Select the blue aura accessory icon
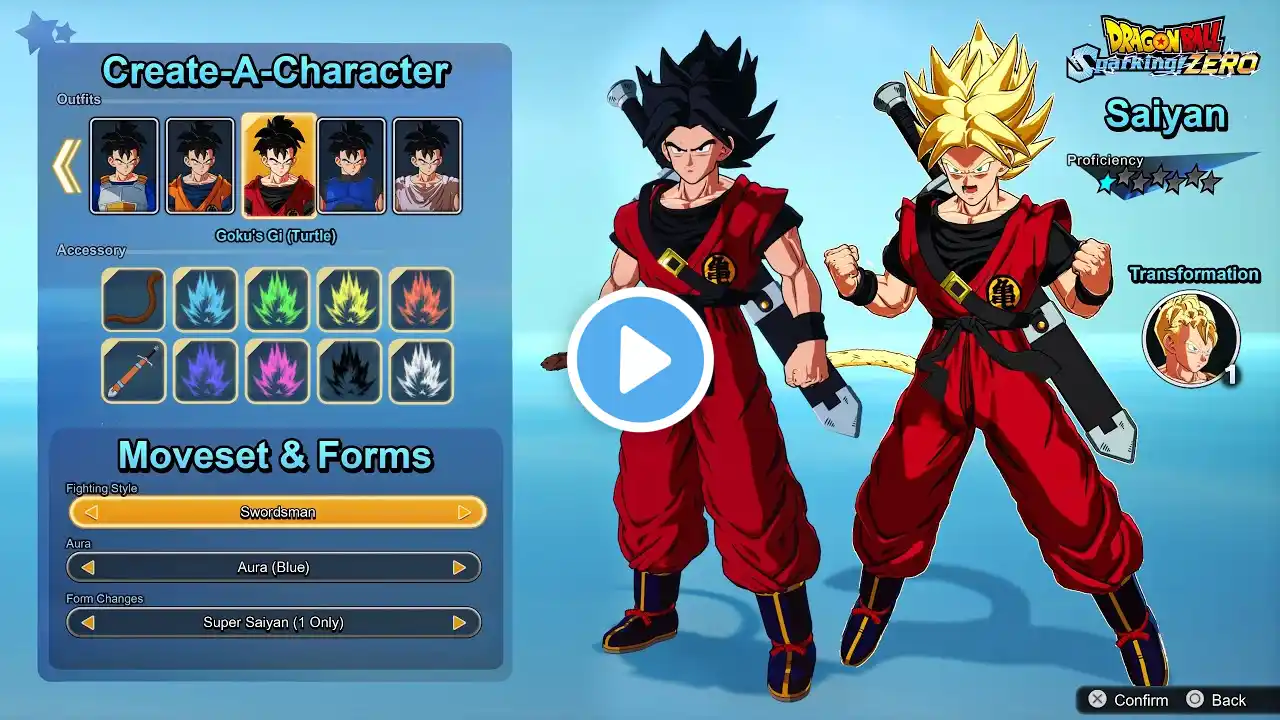The height and width of the screenshot is (720, 1280). 205,299
